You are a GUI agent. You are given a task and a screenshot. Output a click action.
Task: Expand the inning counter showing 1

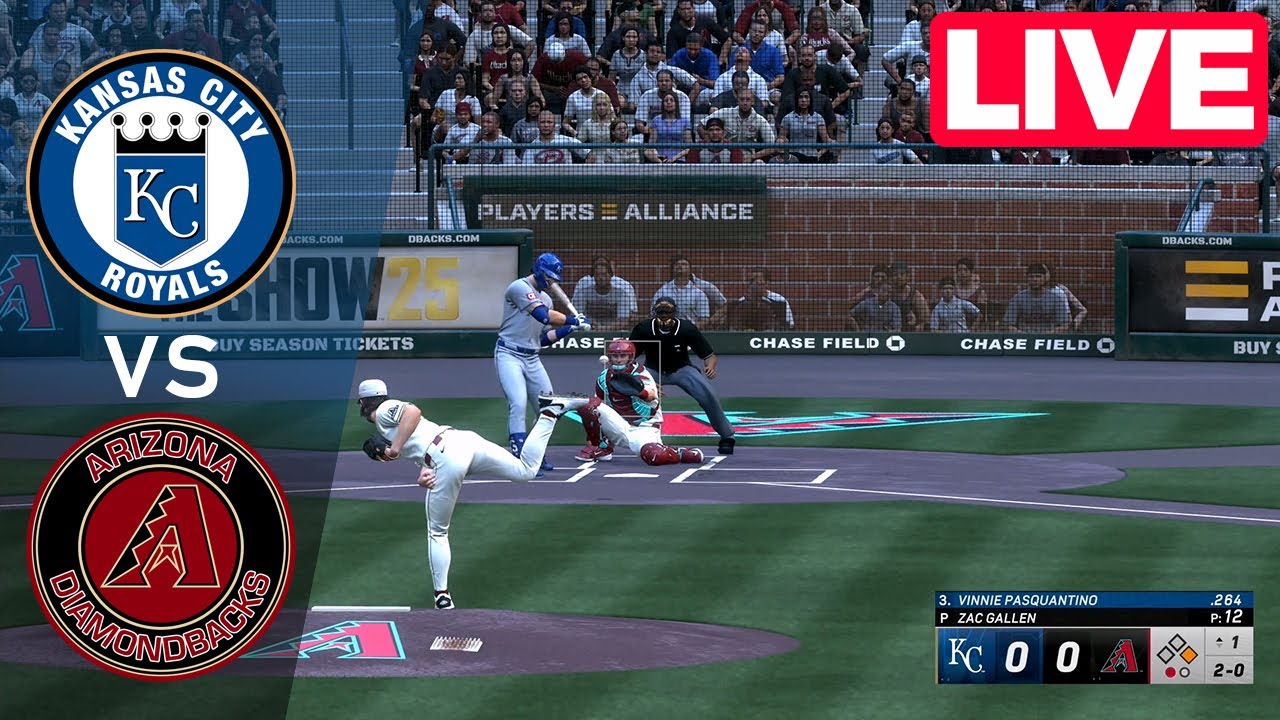pyautogui.click(x=1235, y=642)
